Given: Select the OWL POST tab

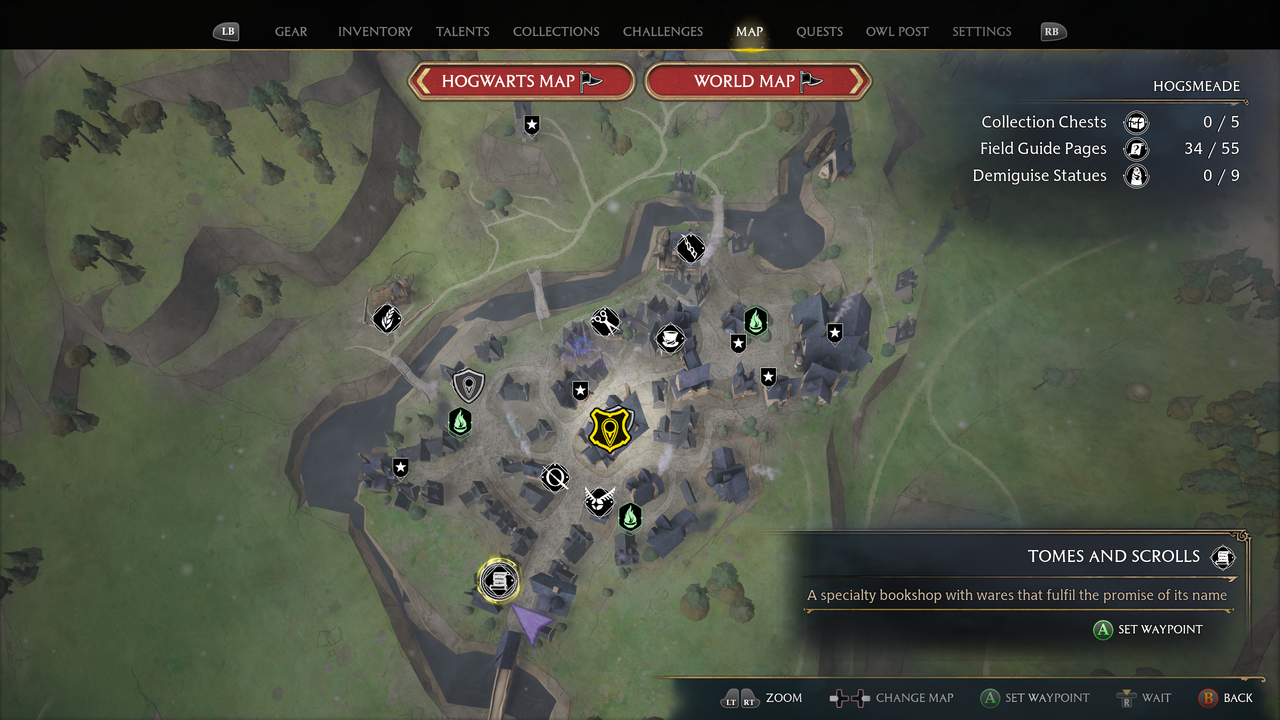Looking at the screenshot, I should pyautogui.click(x=897, y=31).
